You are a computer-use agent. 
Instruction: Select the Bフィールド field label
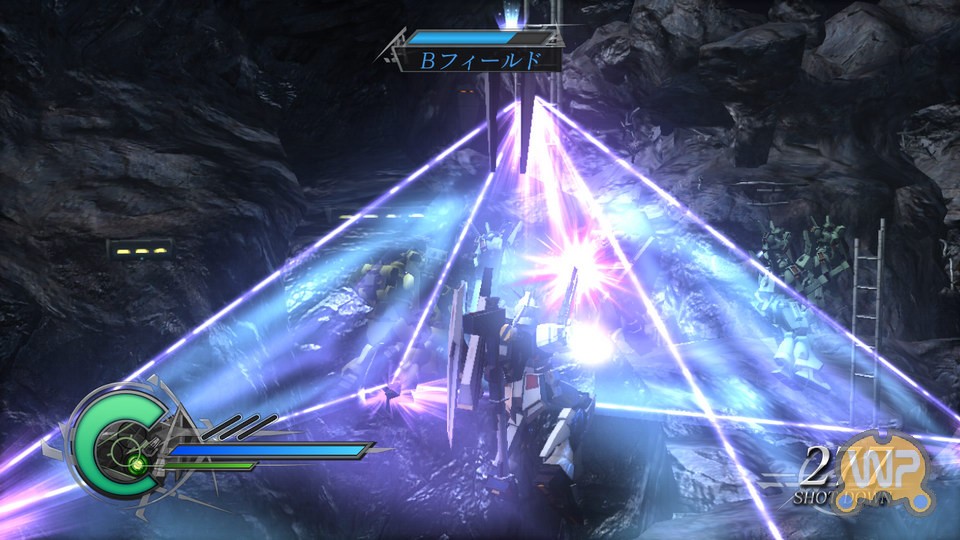click(x=478, y=60)
